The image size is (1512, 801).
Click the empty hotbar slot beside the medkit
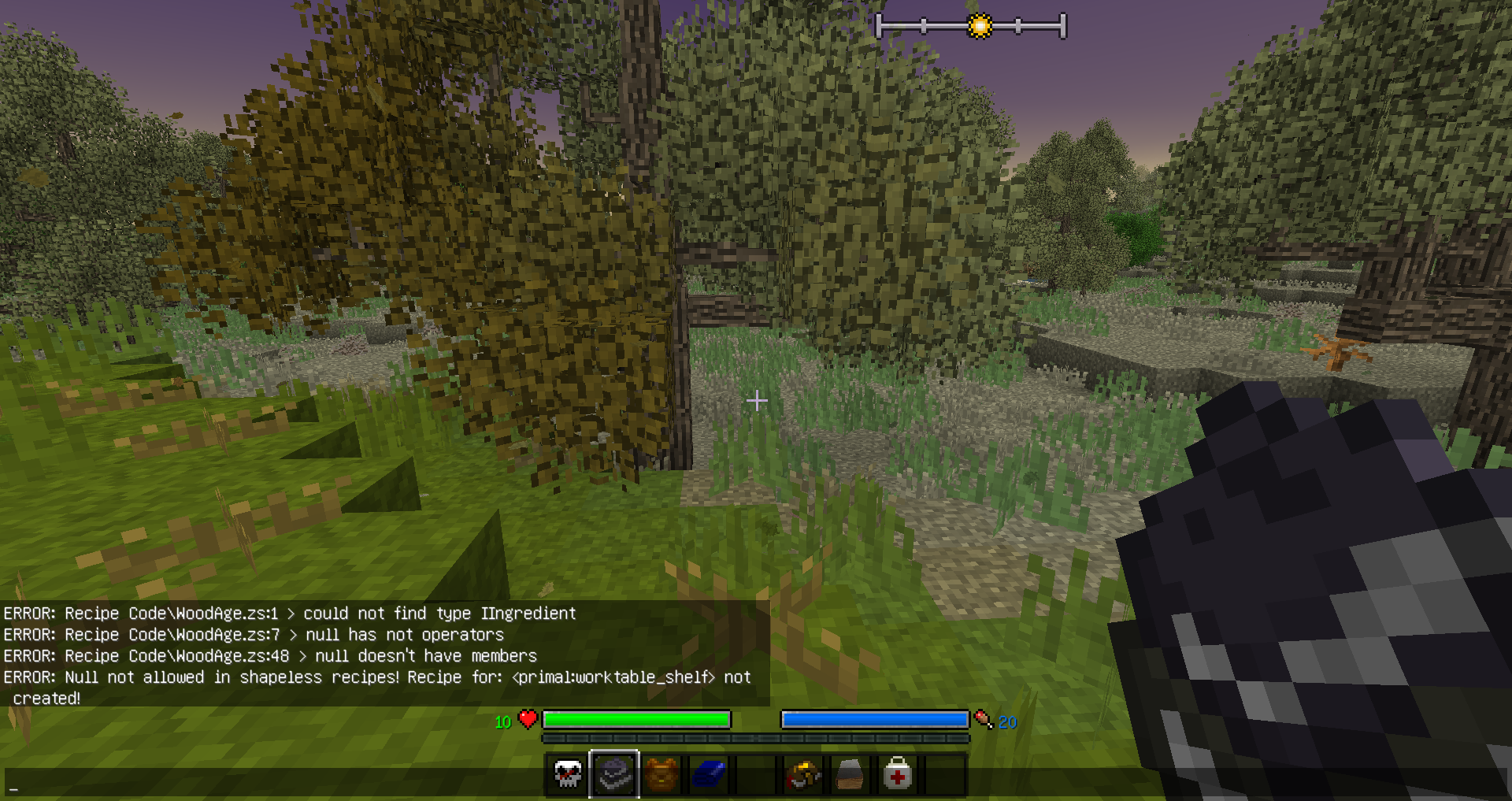coord(943,776)
